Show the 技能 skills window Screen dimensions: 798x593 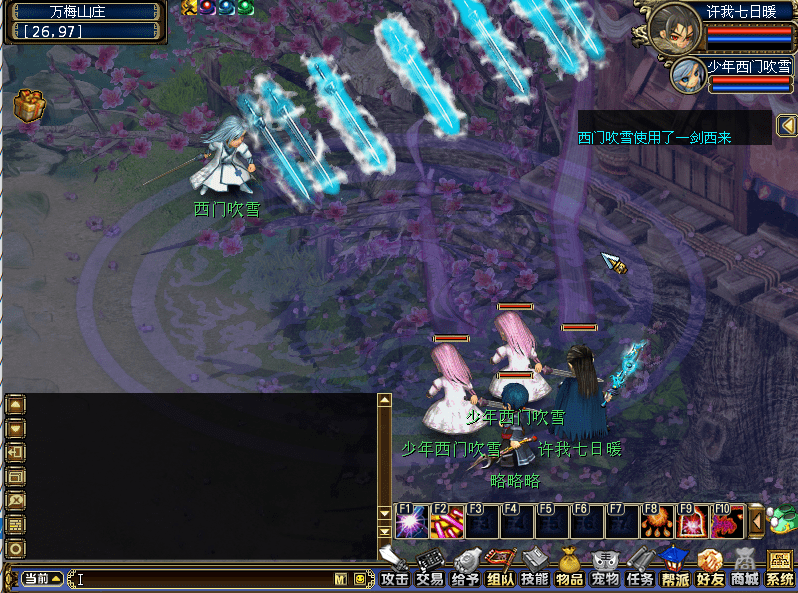coord(535,570)
